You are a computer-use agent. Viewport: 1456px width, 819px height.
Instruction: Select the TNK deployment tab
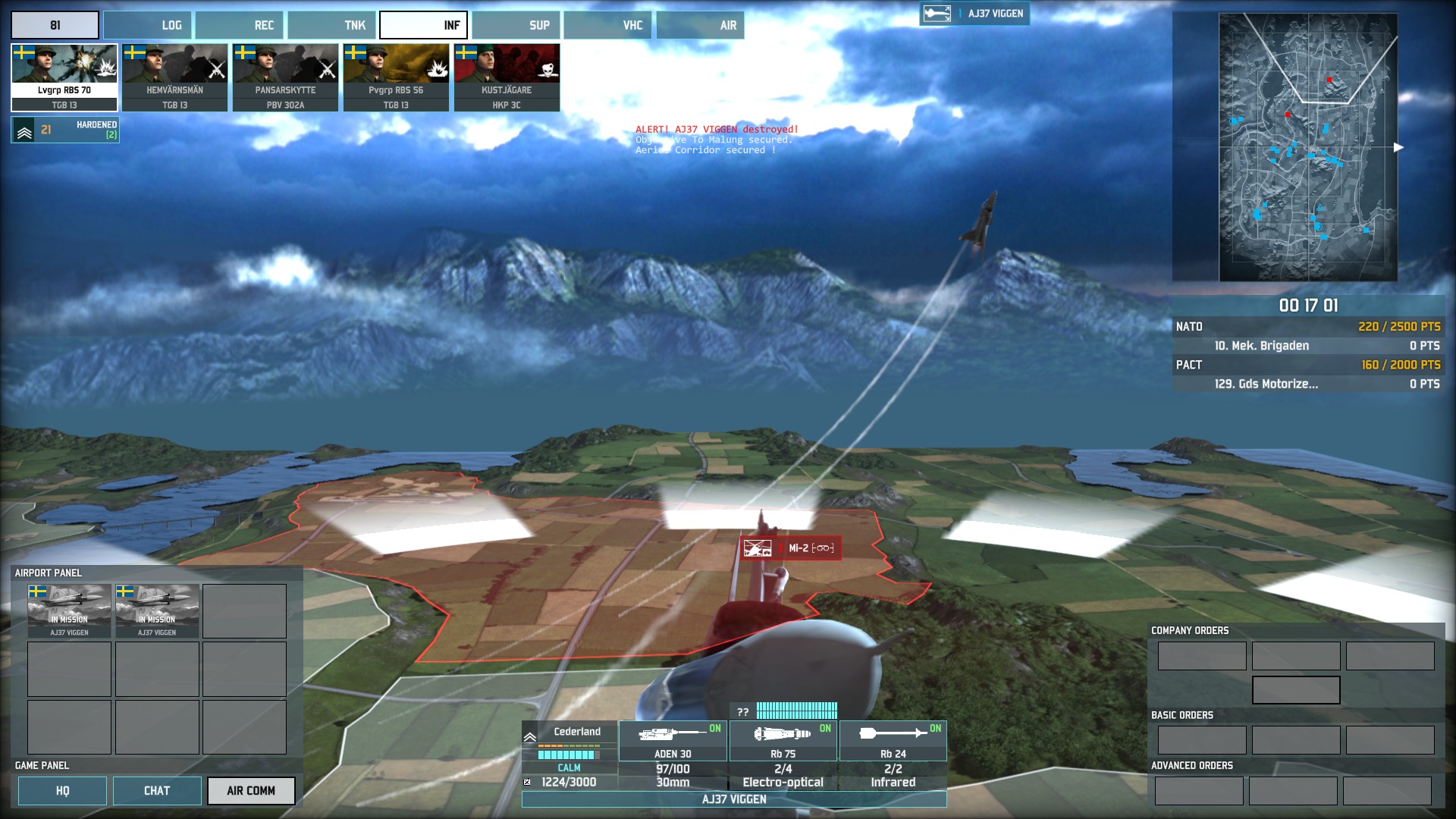coord(332,25)
